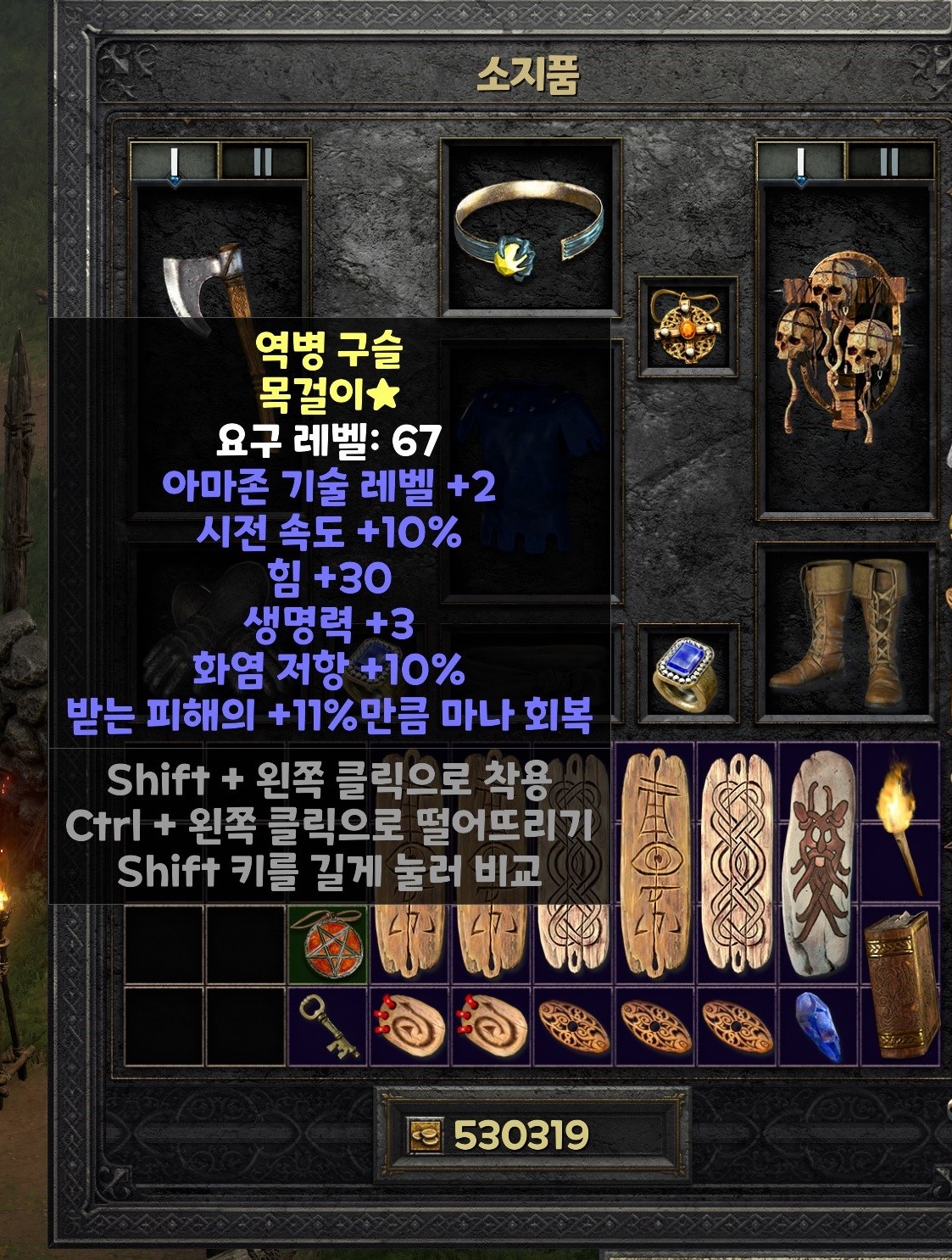Select the equipped orange-gem amulet

click(x=688, y=326)
